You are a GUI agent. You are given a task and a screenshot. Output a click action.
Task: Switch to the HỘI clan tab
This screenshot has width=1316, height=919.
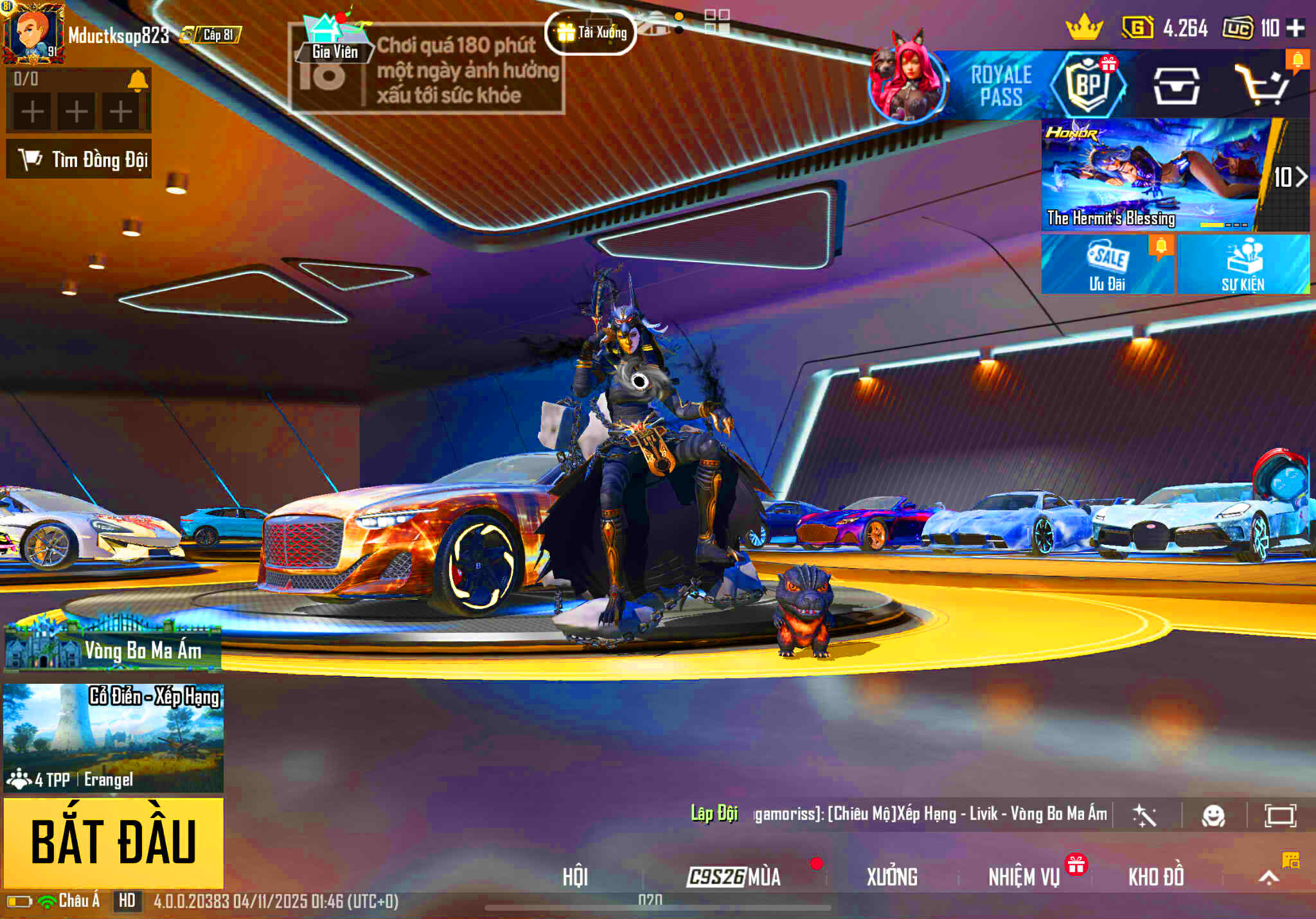coord(575,877)
